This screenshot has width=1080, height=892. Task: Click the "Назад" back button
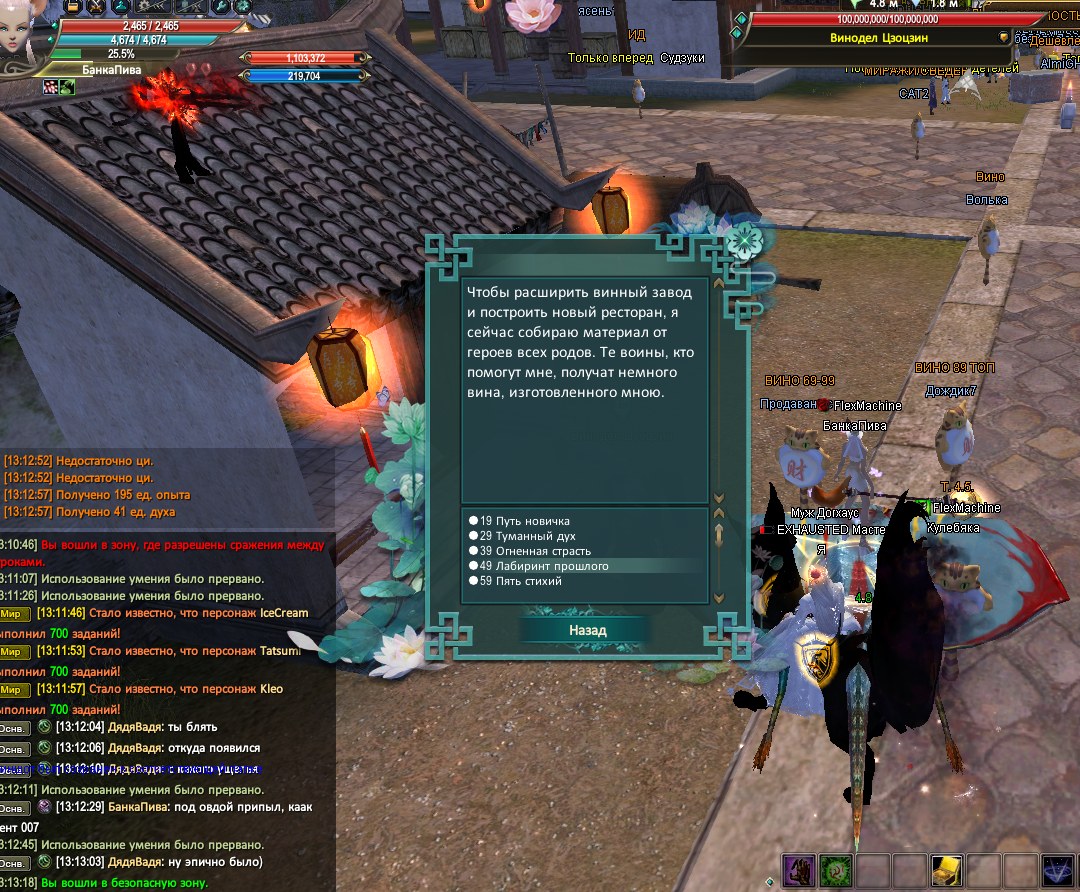pos(587,630)
